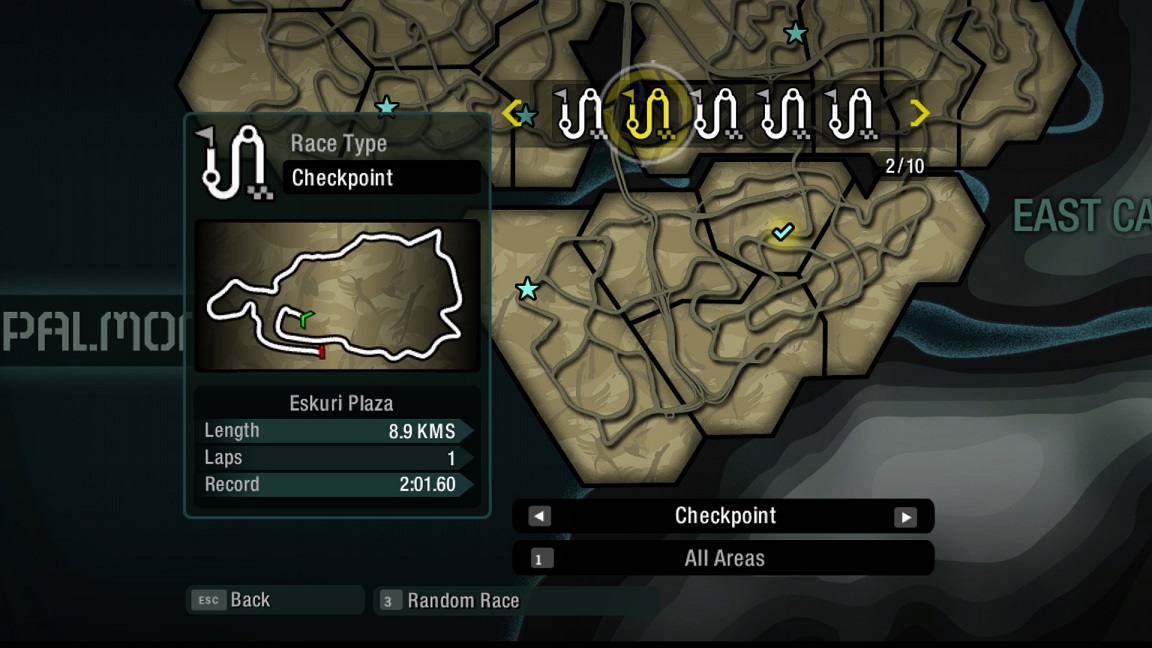The width and height of the screenshot is (1152, 648).
Task: Pick a Random Race
Action: click(462, 601)
